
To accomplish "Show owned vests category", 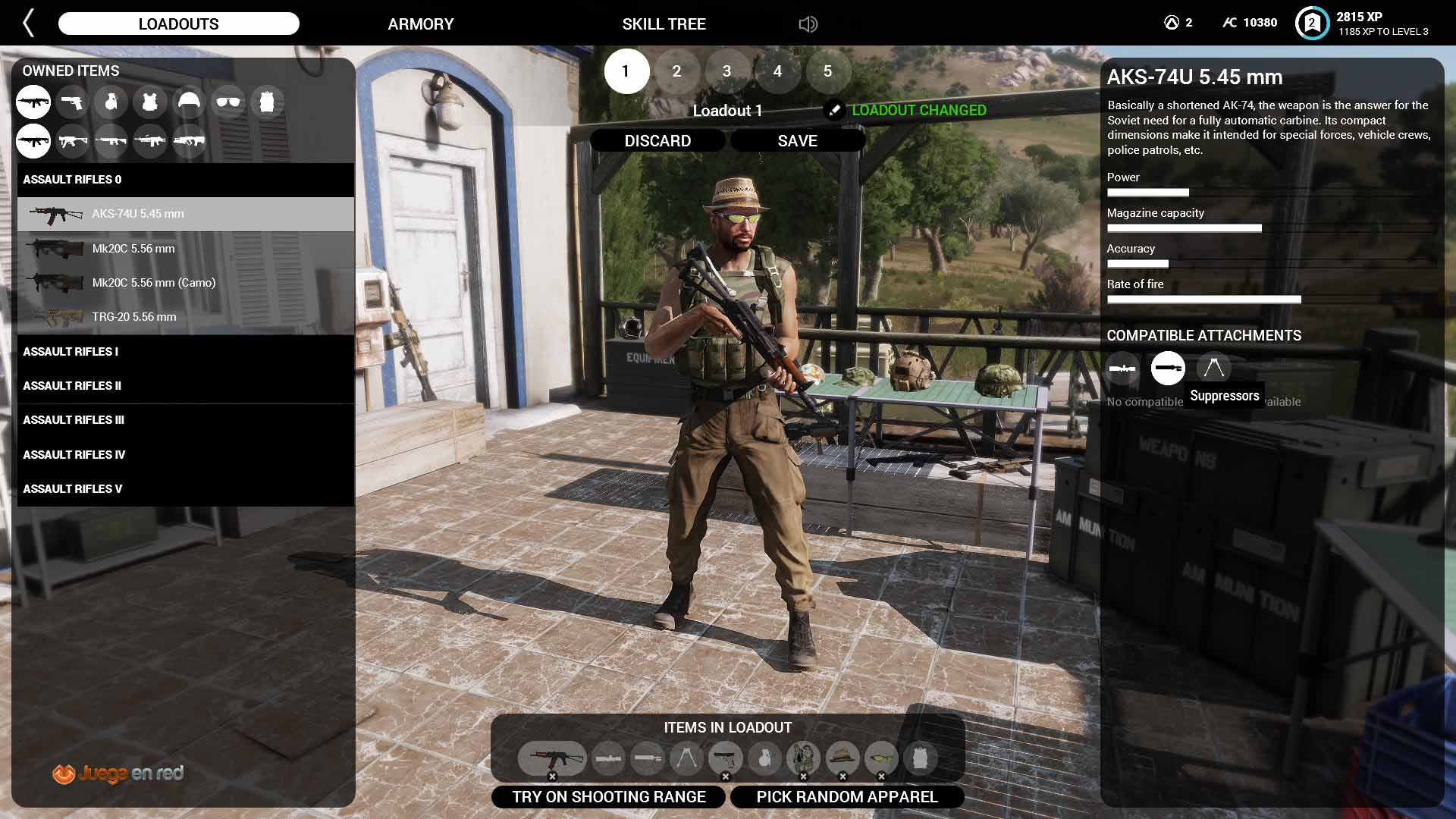I will (149, 102).
